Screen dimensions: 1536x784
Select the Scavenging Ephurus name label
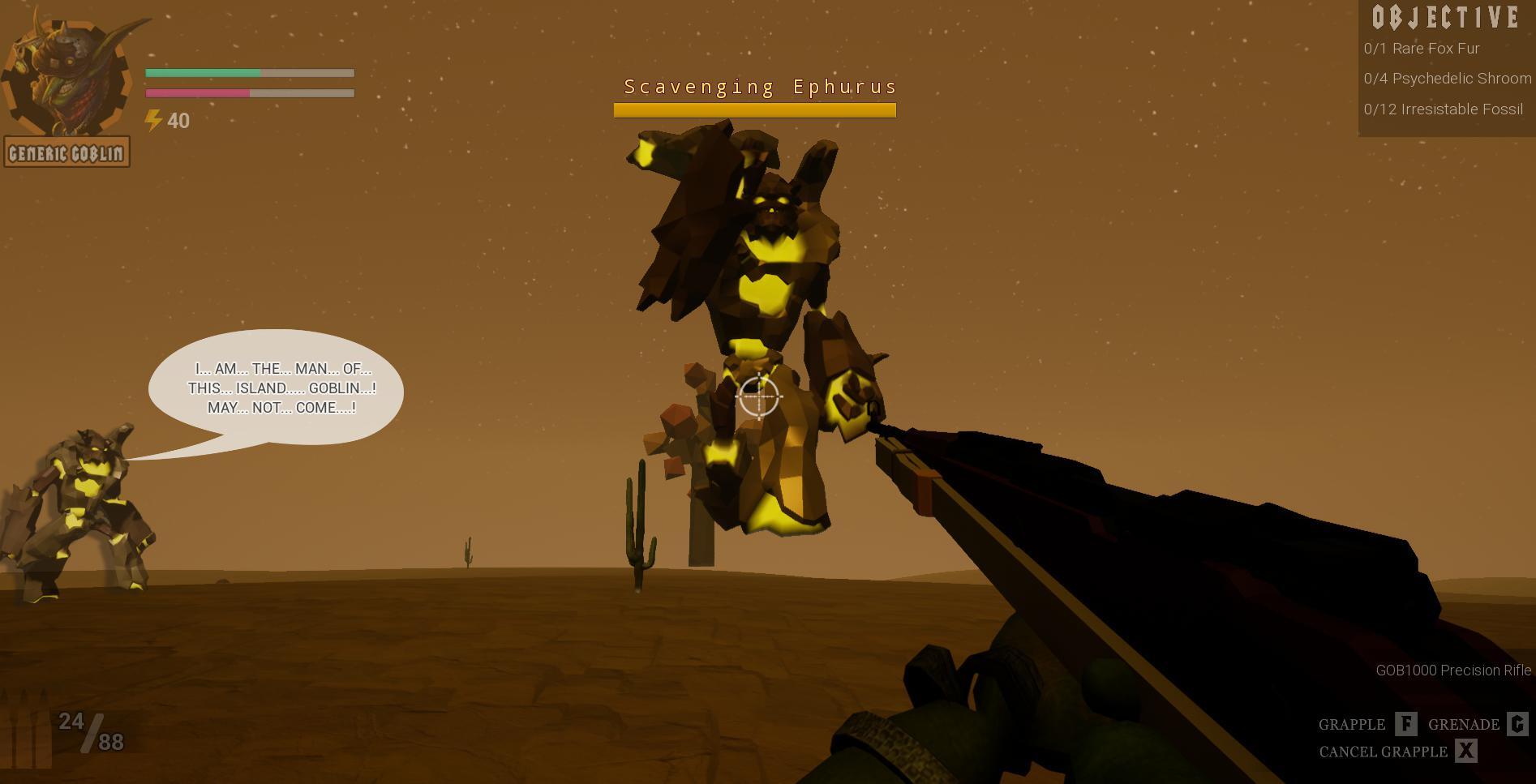(x=760, y=86)
